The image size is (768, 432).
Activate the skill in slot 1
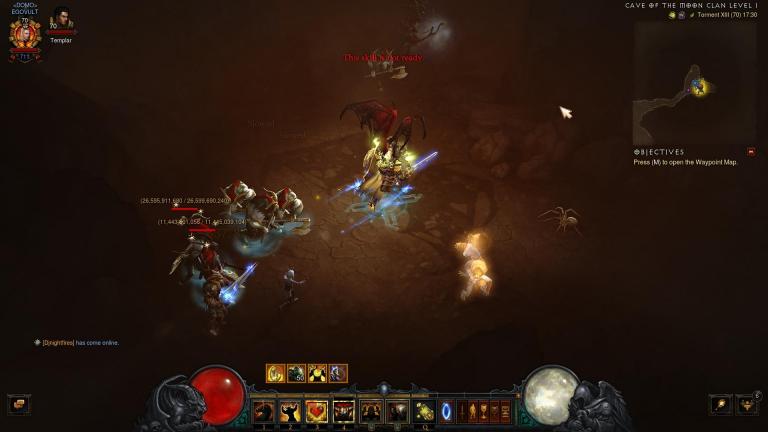click(x=263, y=411)
